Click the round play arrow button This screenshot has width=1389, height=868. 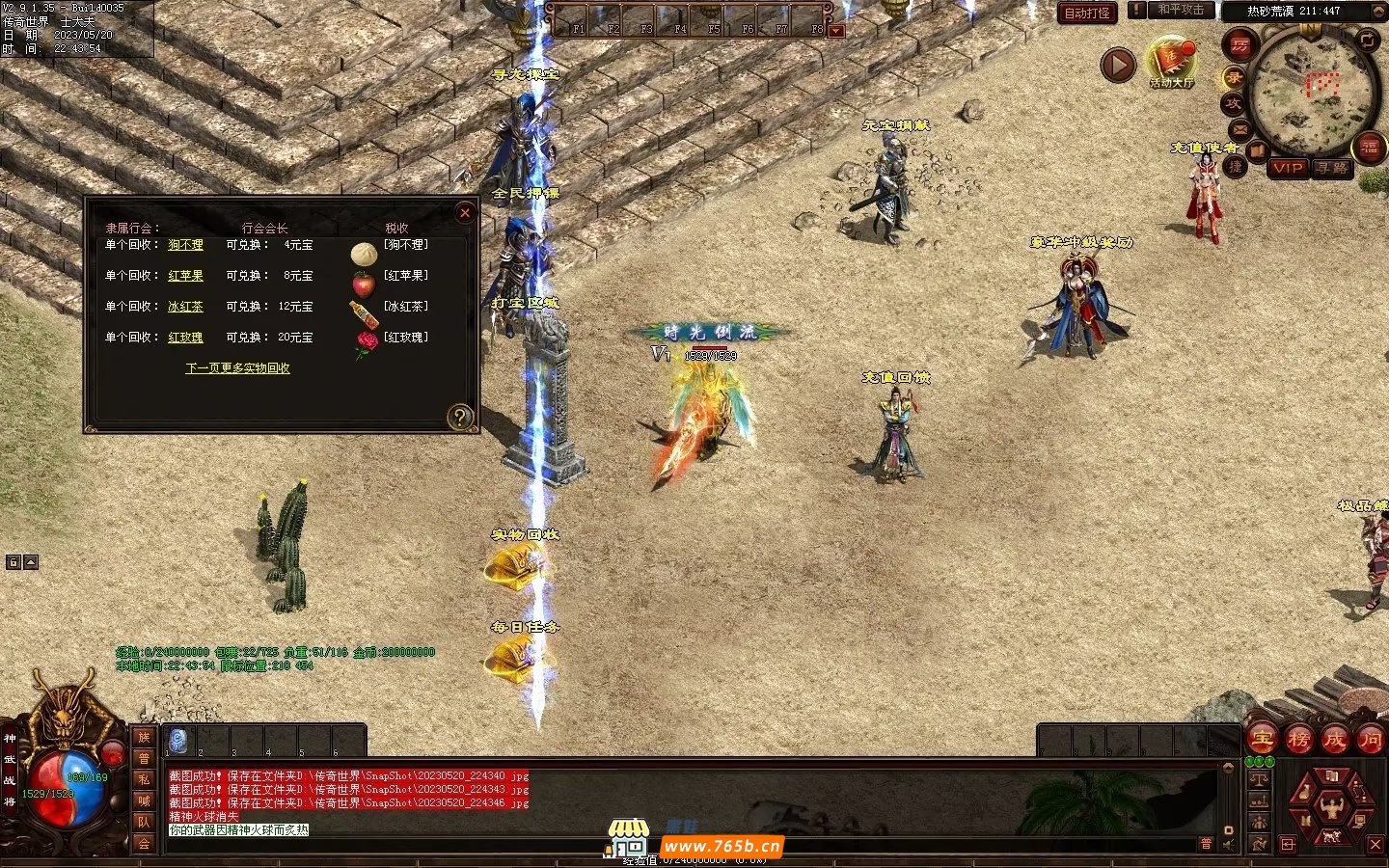click(1118, 66)
